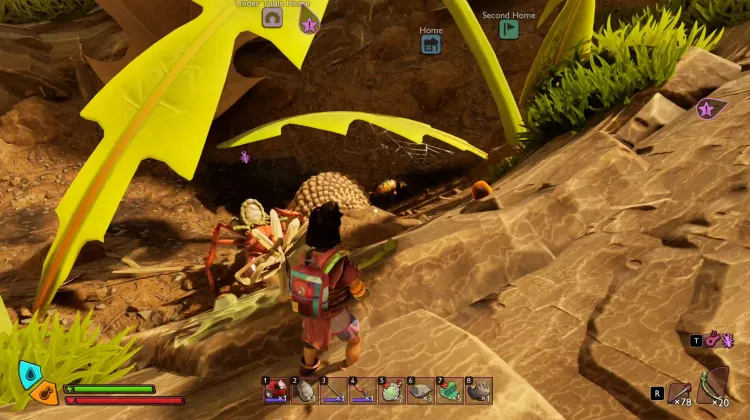Image resolution: width=750 pixels, height=420 pixels.
Task: Select hotbar slot 1 with red item
Action: [x=275, y=390]
